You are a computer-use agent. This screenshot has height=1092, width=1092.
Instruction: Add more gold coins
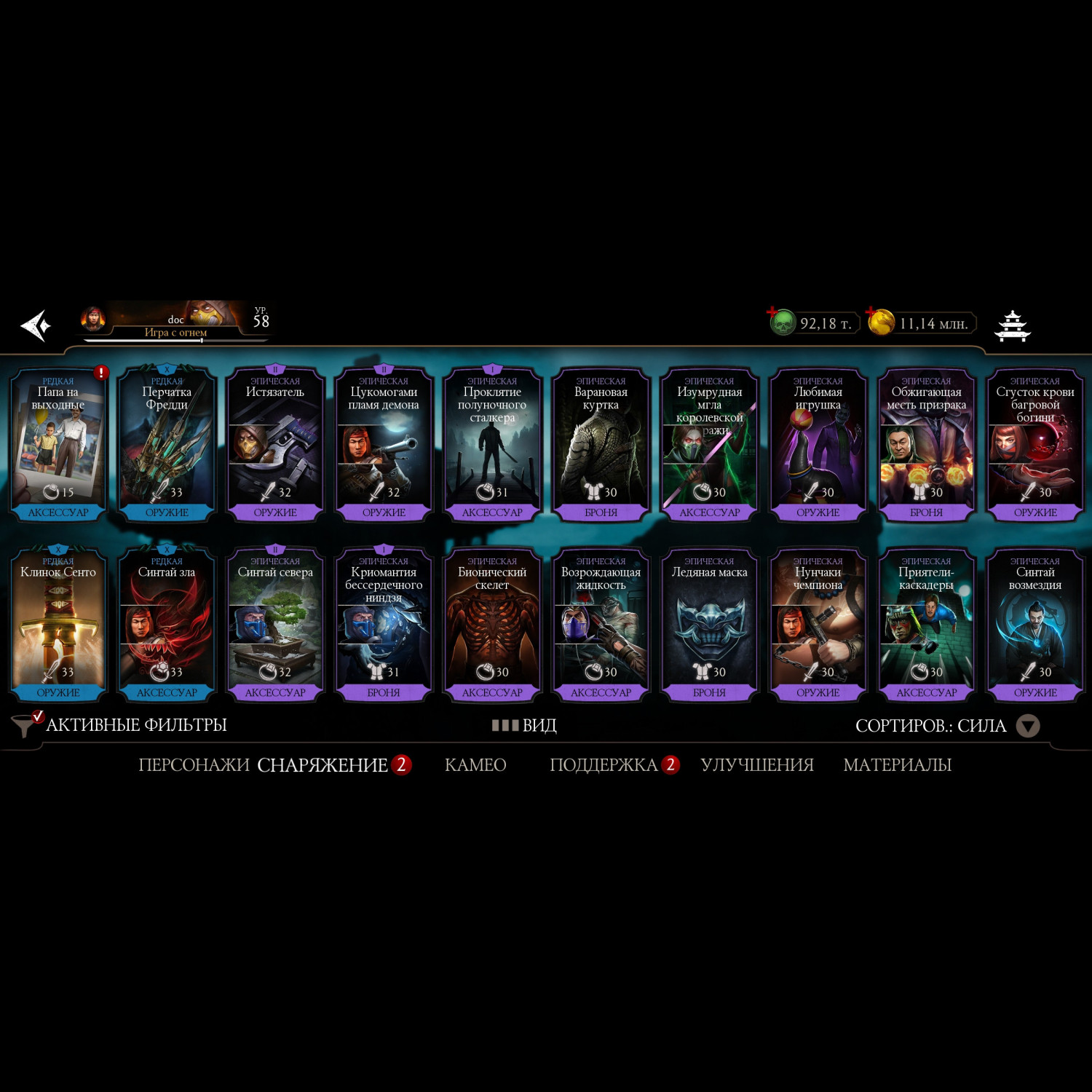click(871, 313)
